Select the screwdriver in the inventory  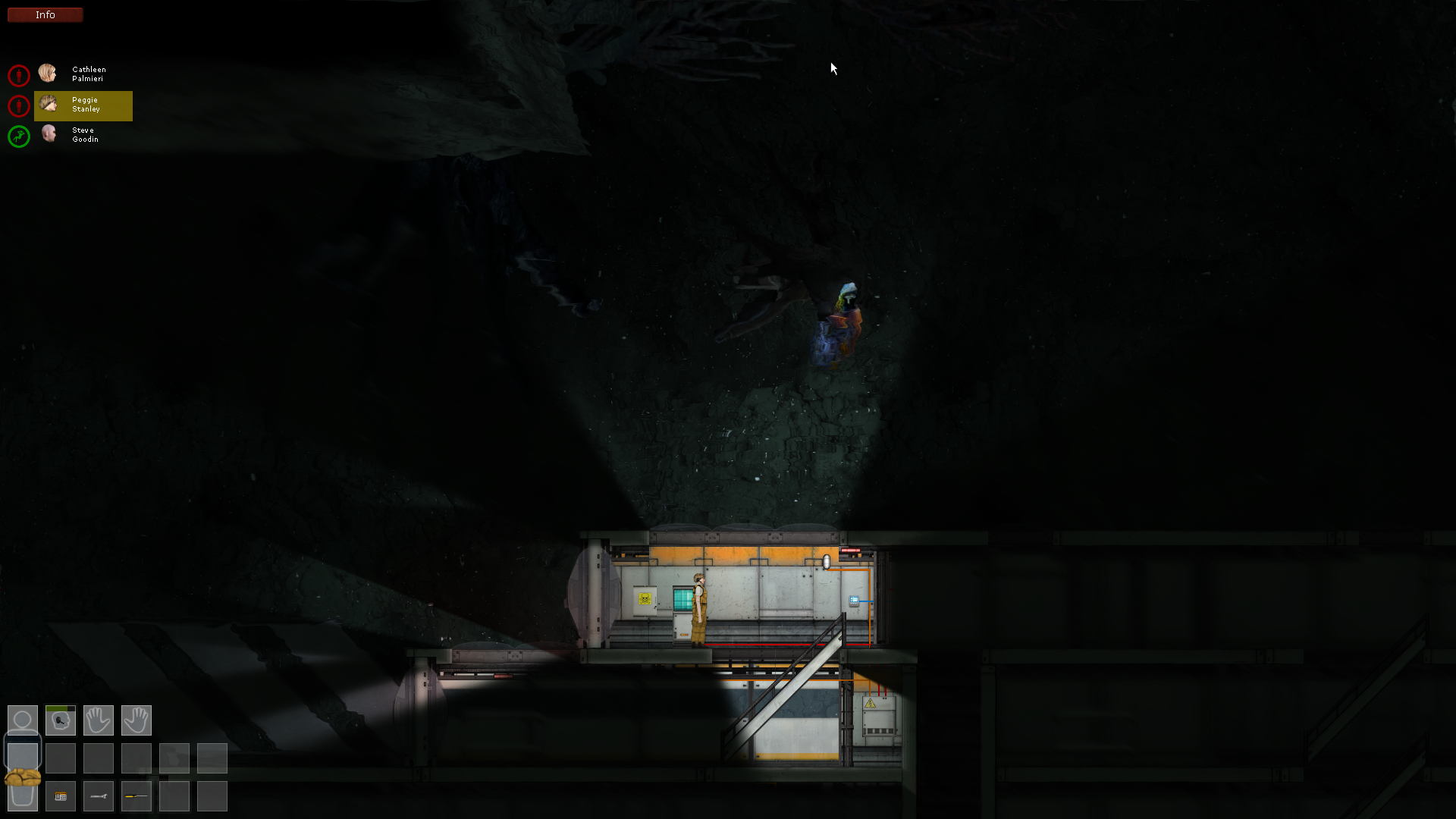136,796
